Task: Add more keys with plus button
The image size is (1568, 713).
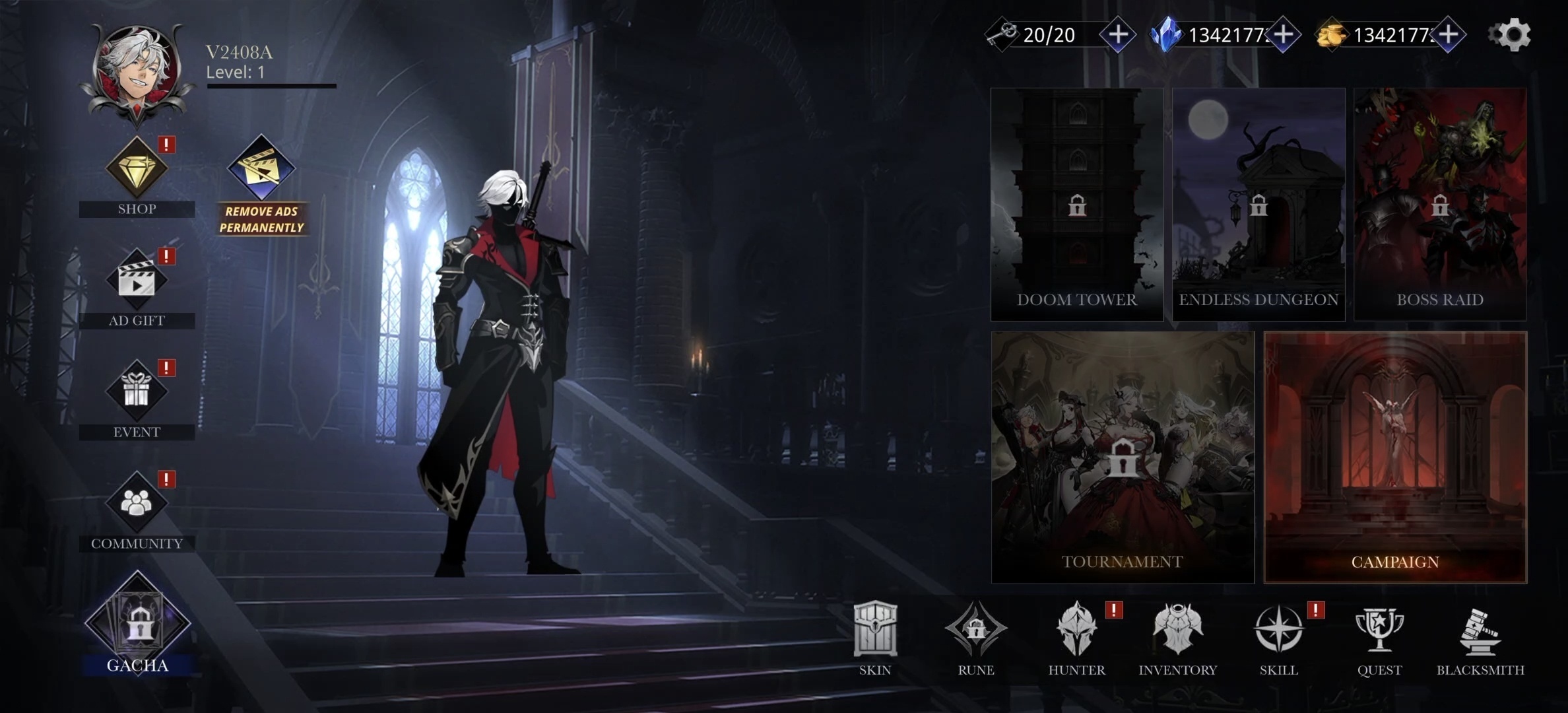Action: click(x=1118, y=35)
